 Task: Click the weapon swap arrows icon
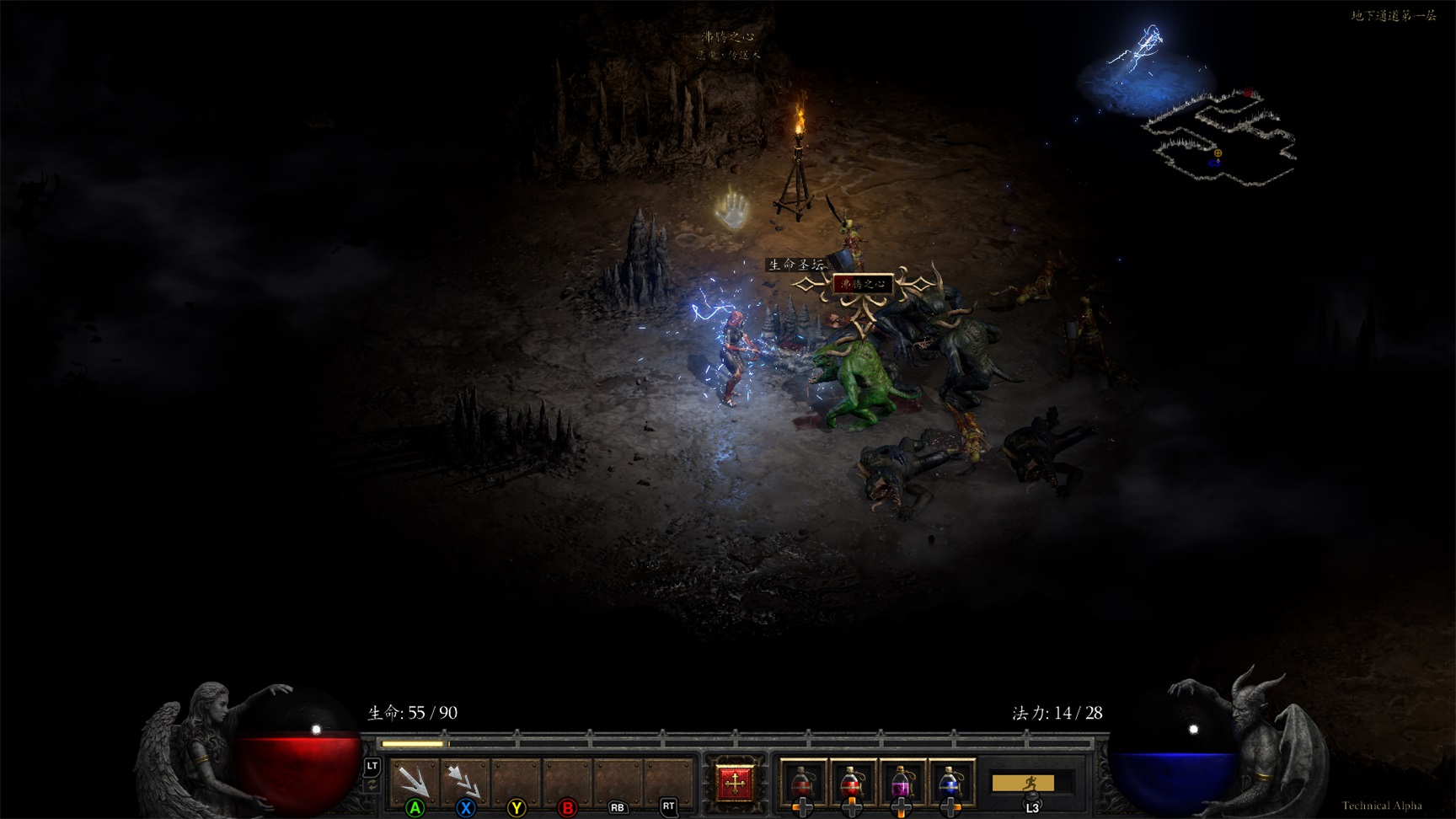click(372, 786)
